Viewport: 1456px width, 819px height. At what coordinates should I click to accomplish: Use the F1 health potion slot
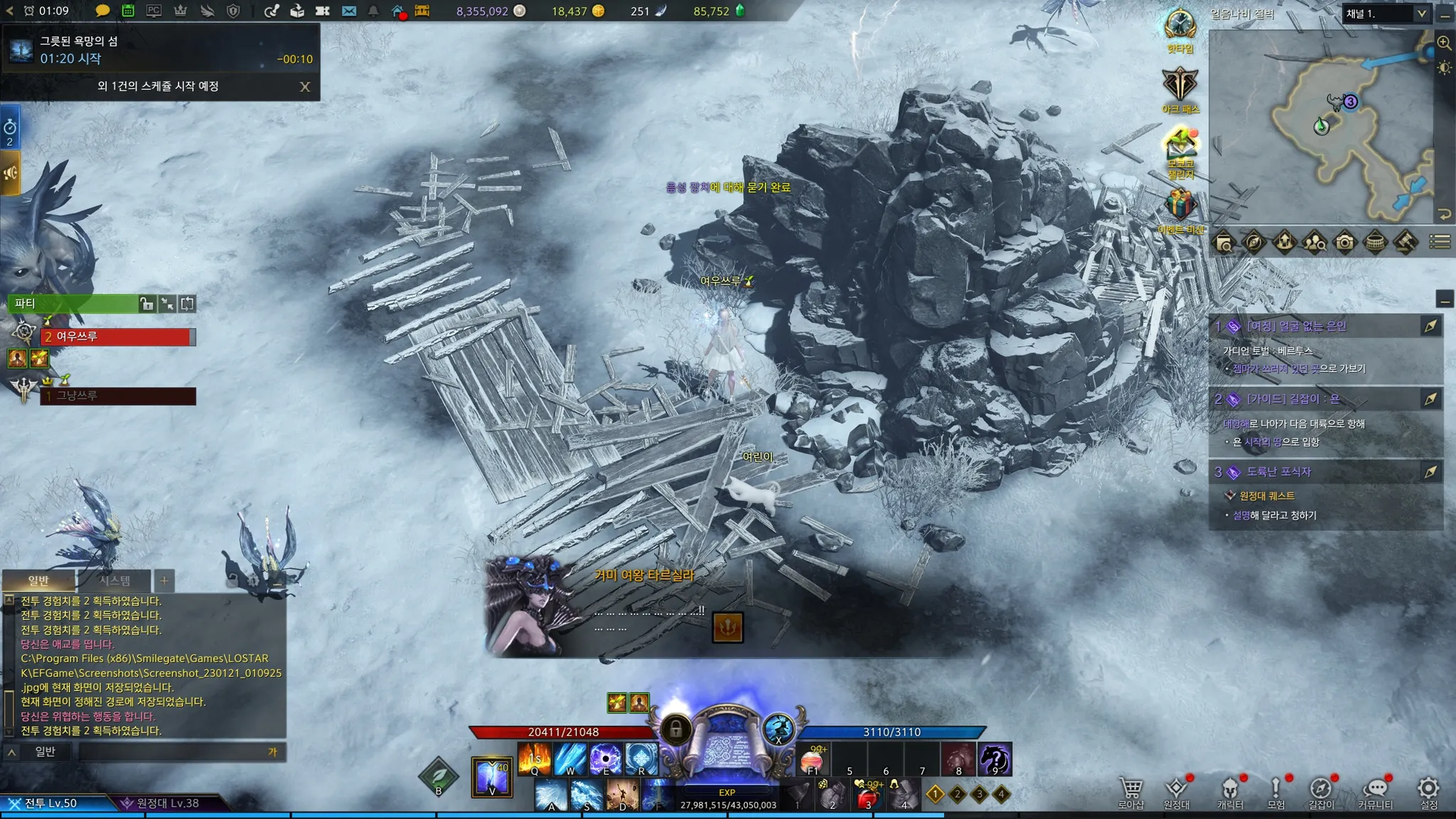(x=813, y=760)
